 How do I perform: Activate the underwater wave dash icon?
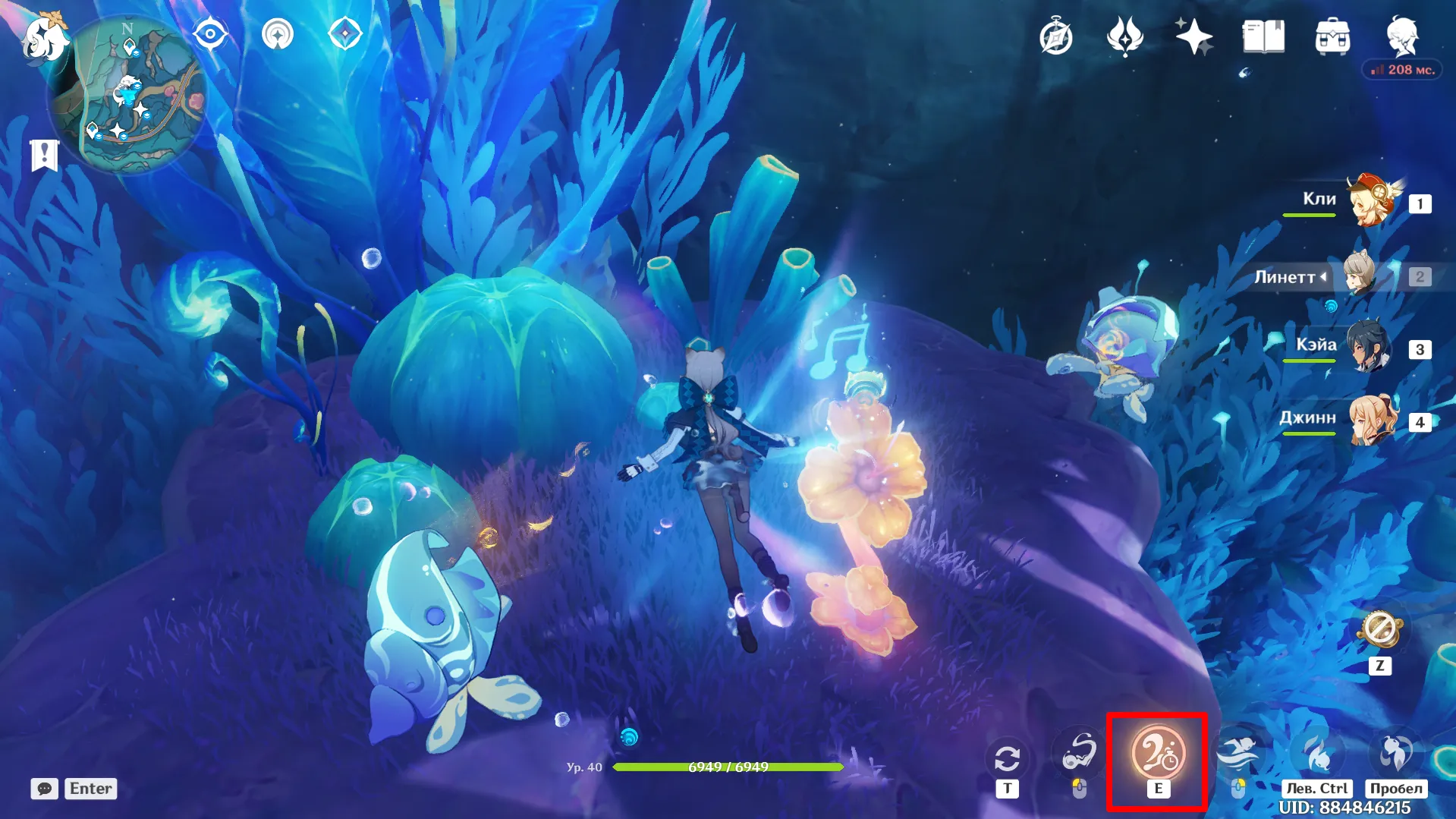tap(1237, 754)
